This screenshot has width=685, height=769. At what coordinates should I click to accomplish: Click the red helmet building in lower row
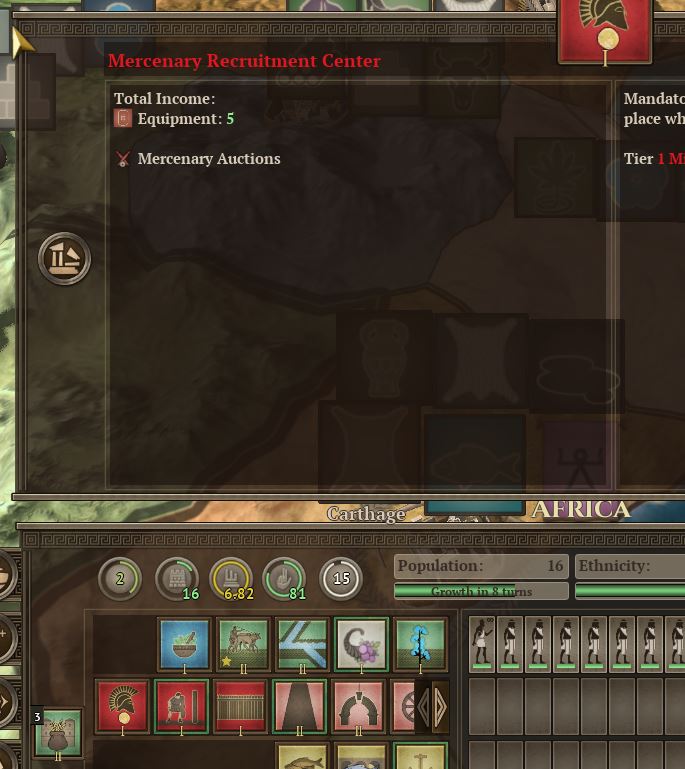point(123,706)
